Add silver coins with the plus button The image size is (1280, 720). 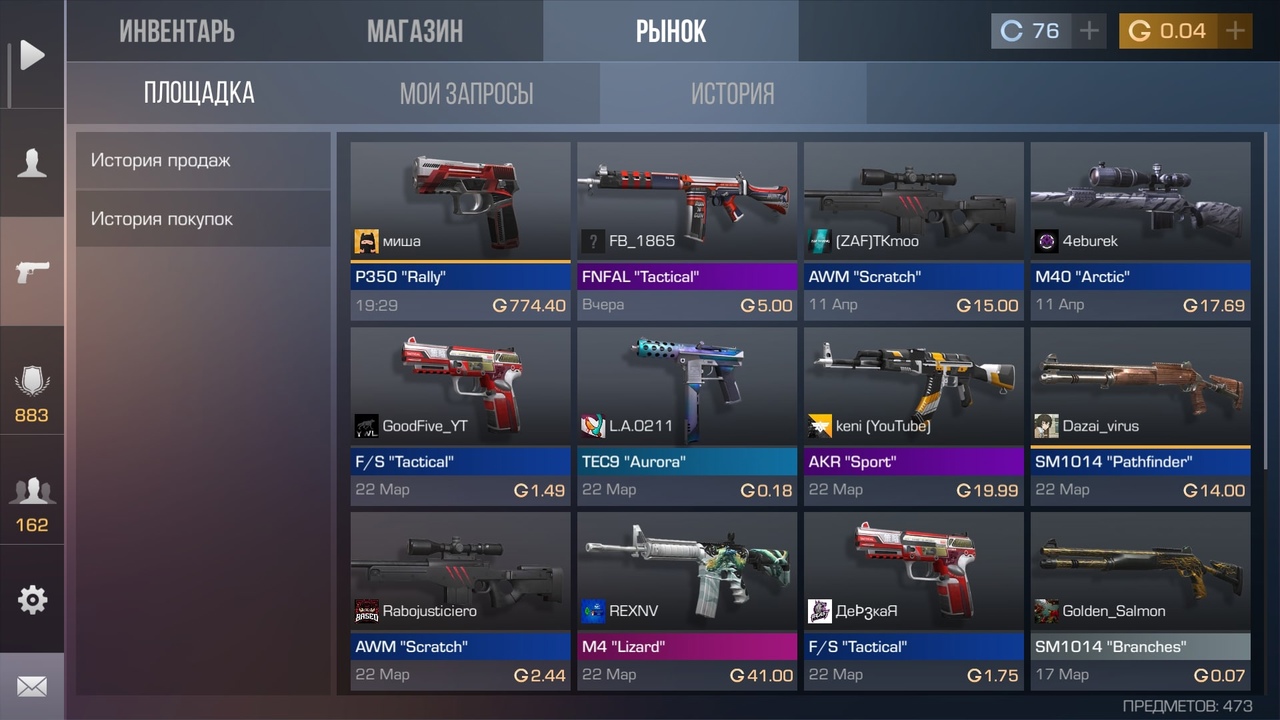coord(1089,31)
